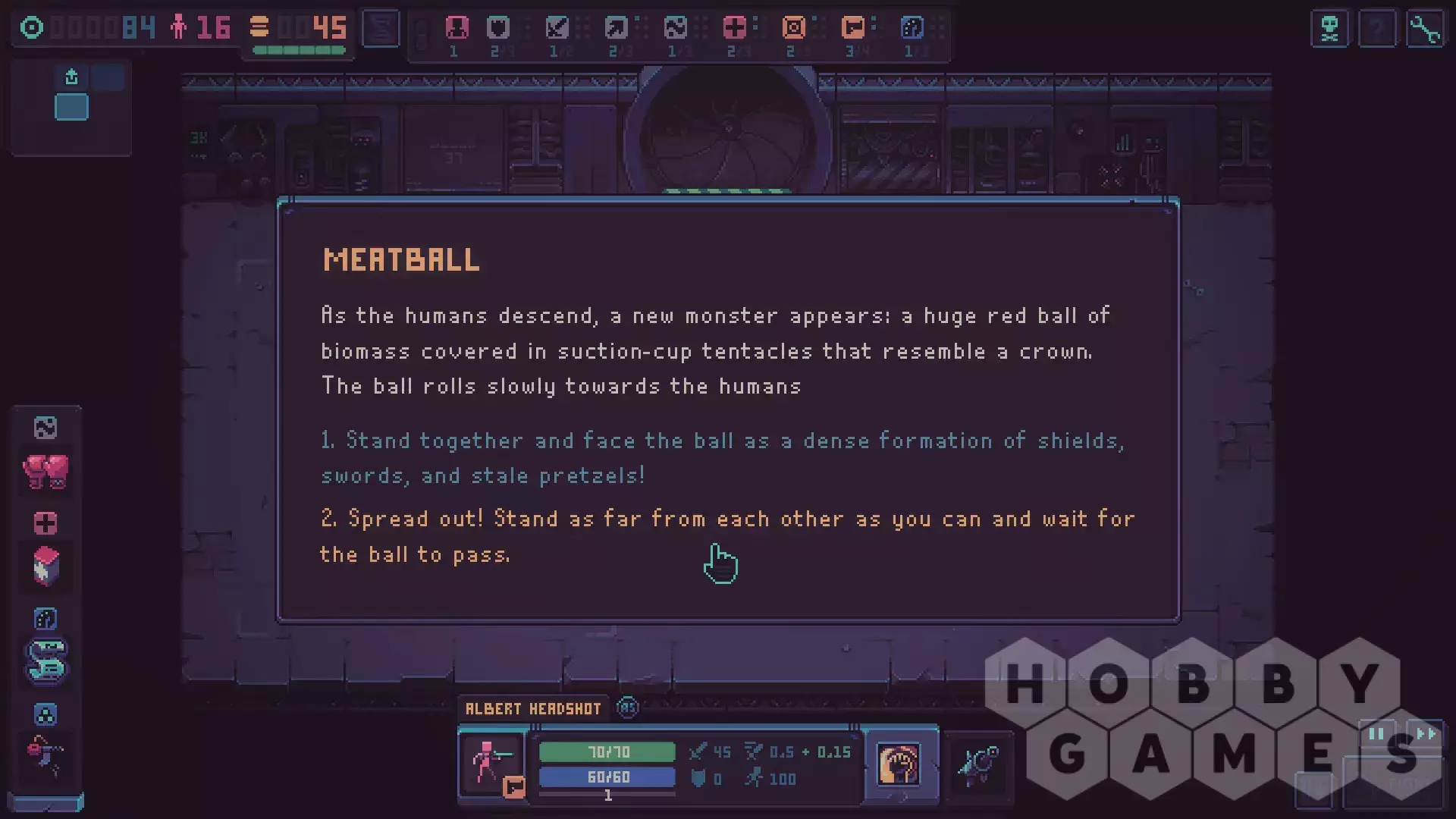Click the orange flag class icon
Screen dimensions: 1456x819
(853, 29)
